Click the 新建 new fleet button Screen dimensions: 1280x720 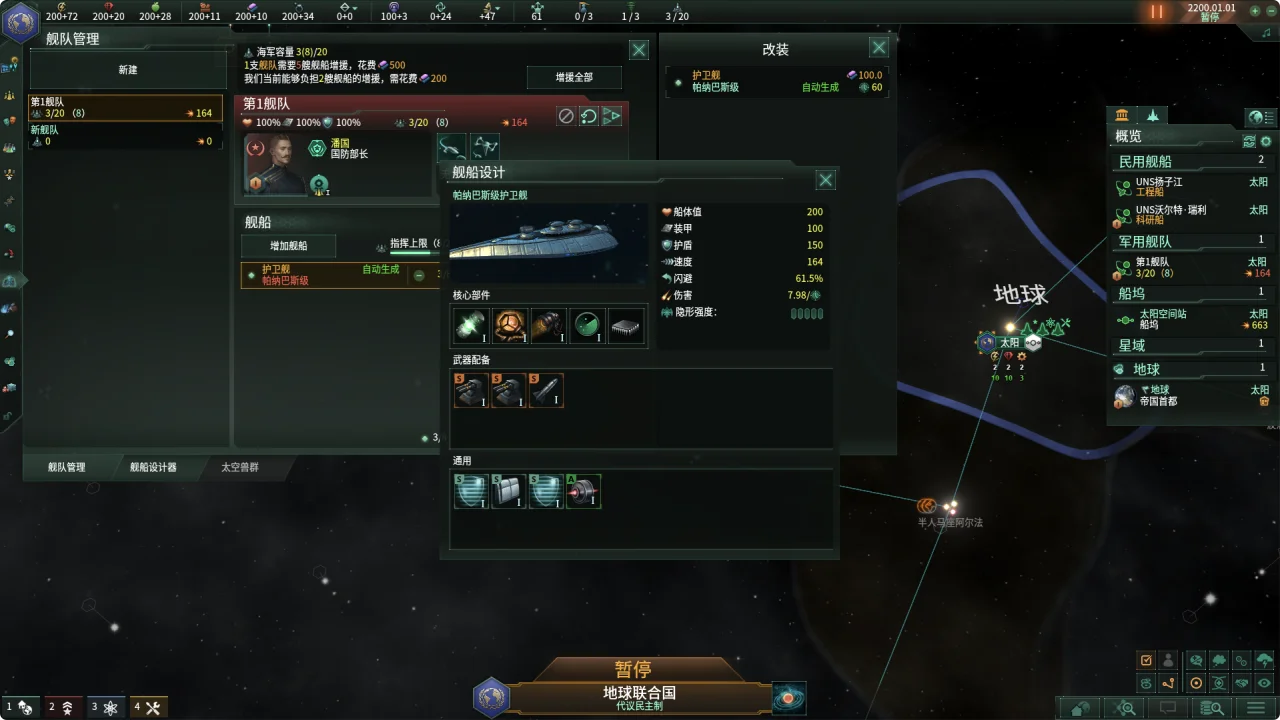pyautogui.click(x=128, y=70)
